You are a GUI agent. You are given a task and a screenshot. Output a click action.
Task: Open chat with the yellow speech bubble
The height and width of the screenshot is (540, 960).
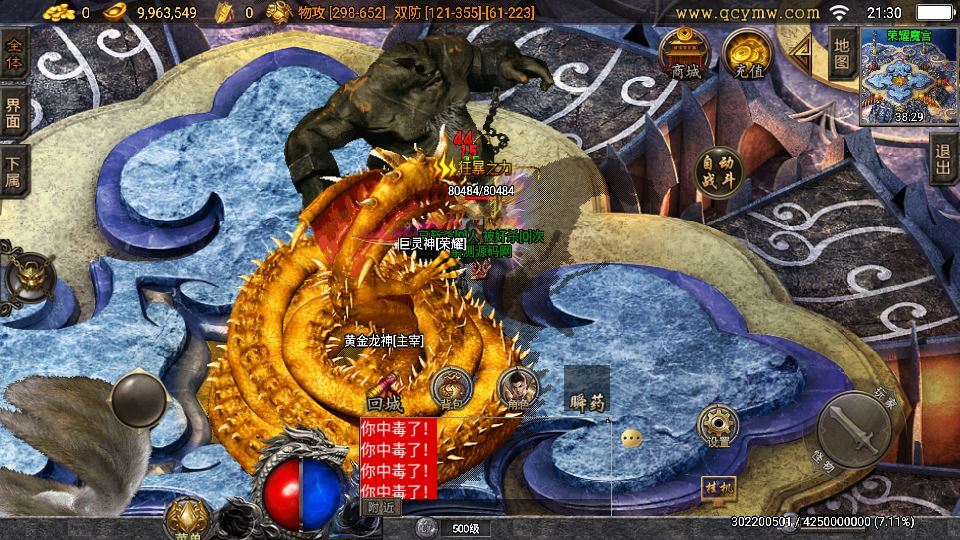631,438
